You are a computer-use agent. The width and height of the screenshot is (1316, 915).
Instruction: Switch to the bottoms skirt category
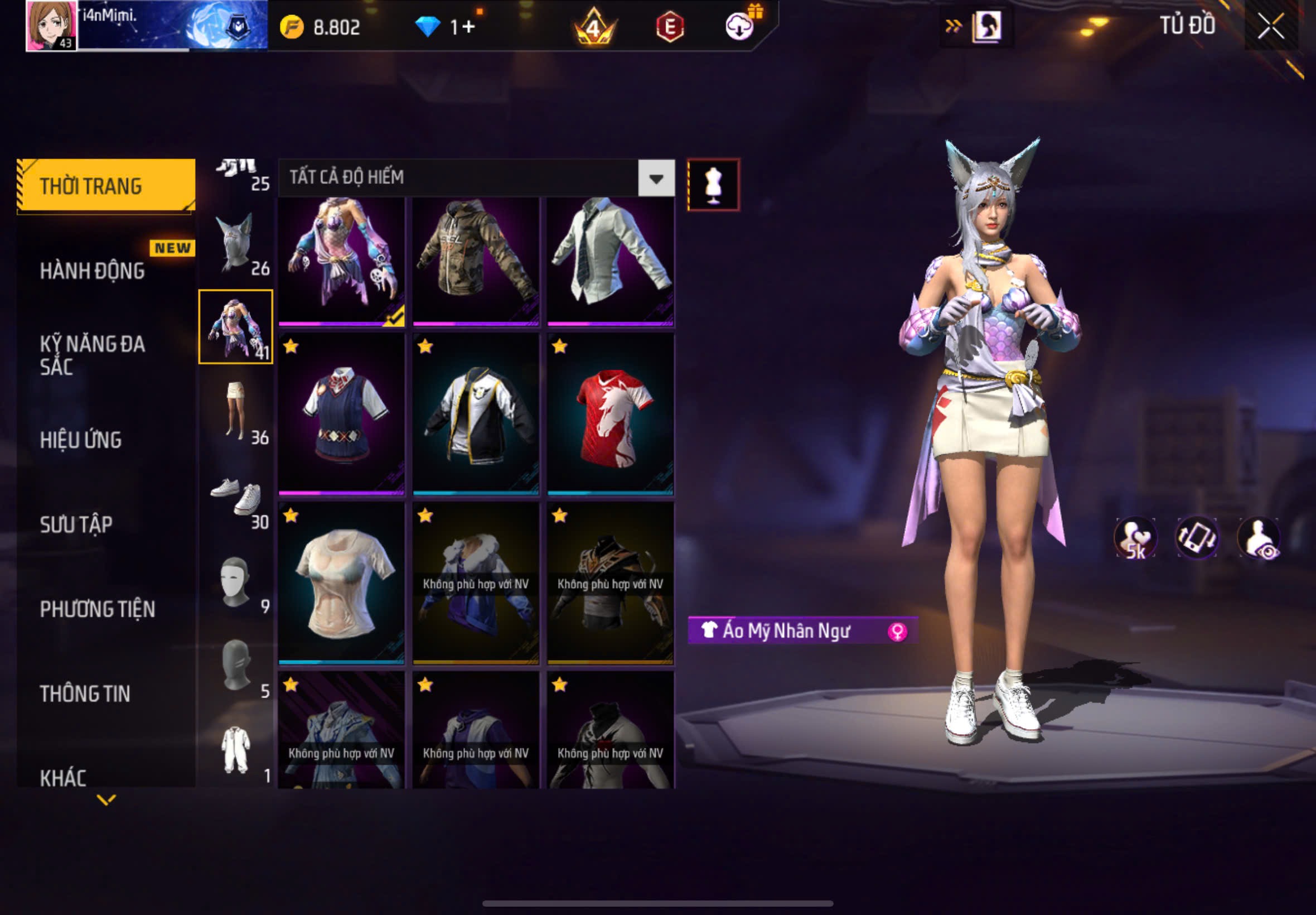(x=236, y=411)
